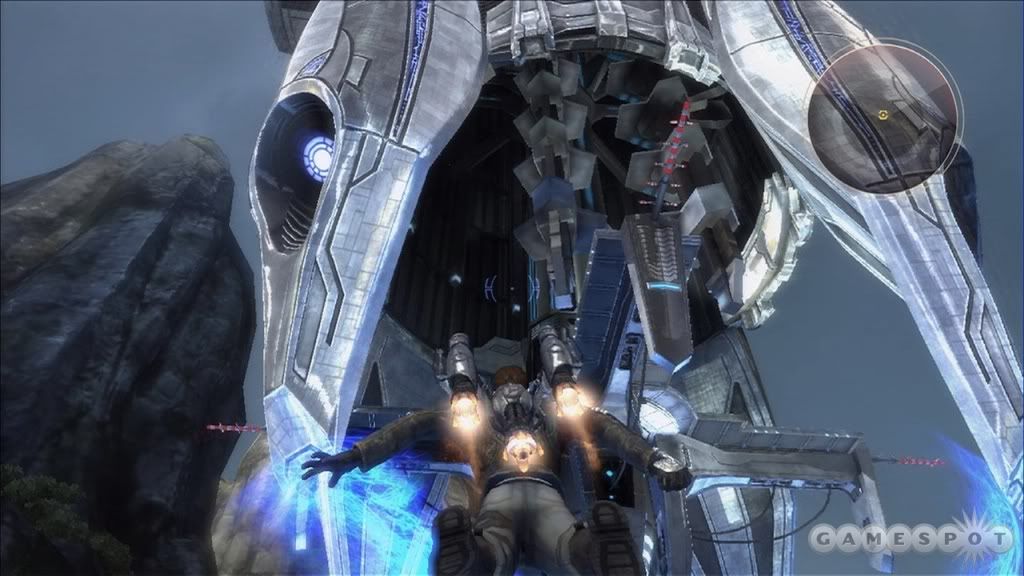Viewport: 1024px width, 576px height.
Task: Click the circular minimap radar
Action: (x=883, y=116)
